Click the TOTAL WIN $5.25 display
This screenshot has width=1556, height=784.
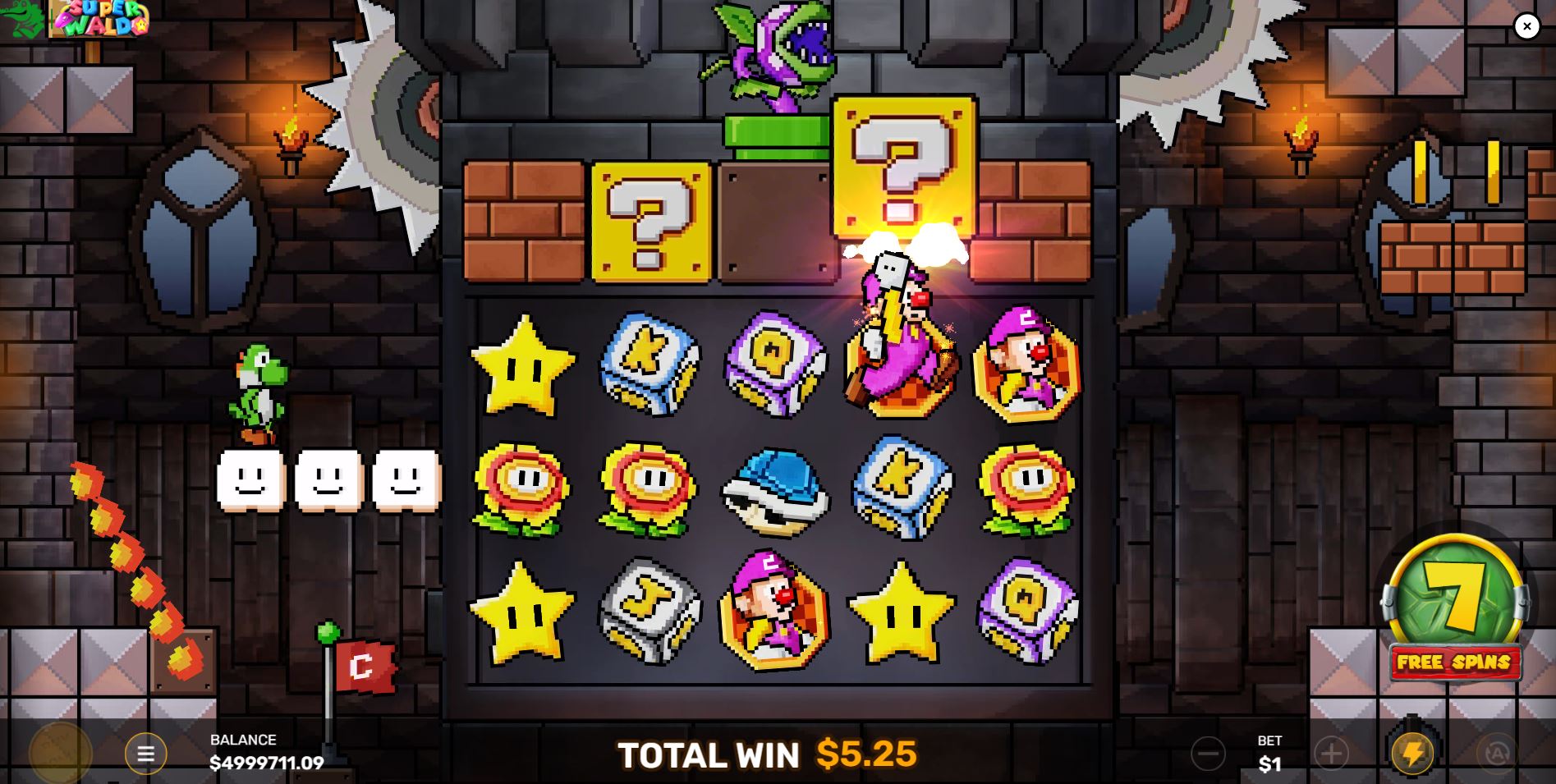pyautogui.click(x=768, y=753)
